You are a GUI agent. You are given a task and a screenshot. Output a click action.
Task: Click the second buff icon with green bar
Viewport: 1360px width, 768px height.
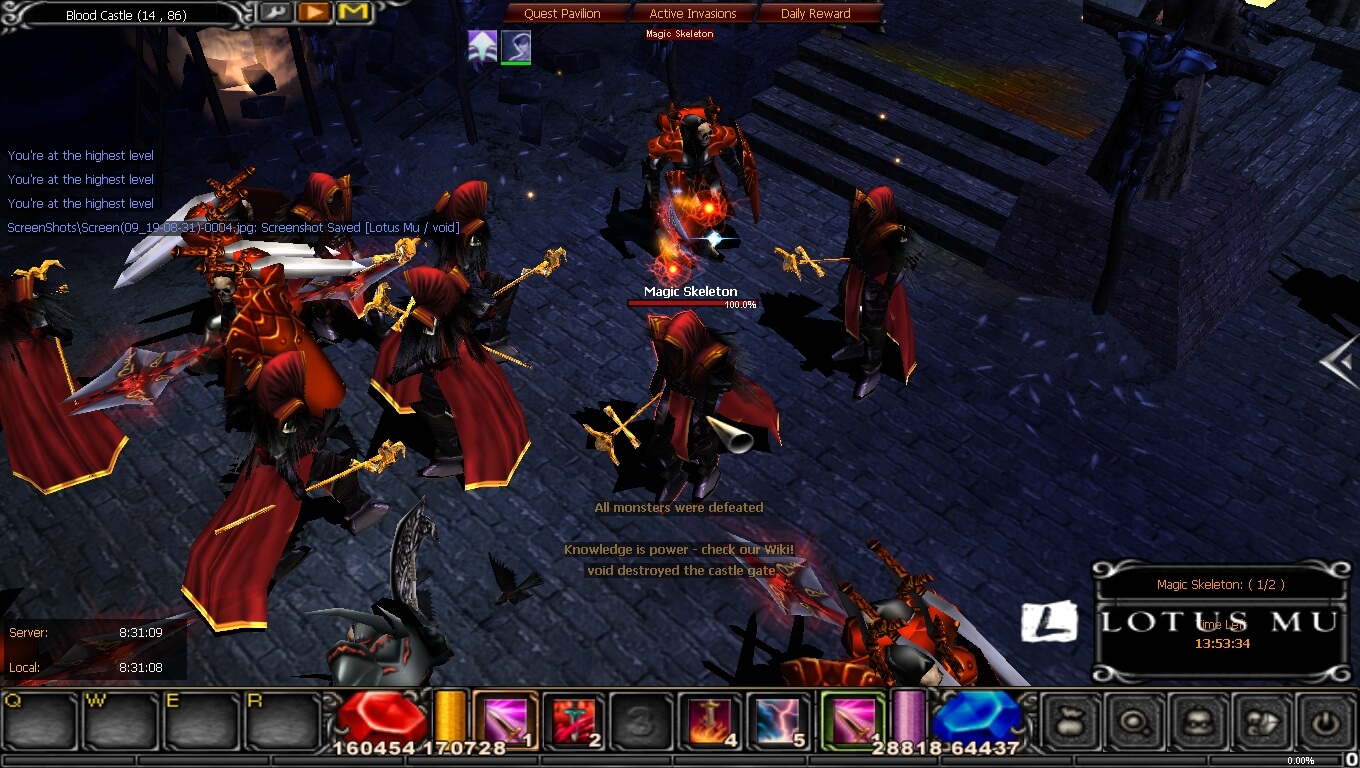(x=517, y=47)
